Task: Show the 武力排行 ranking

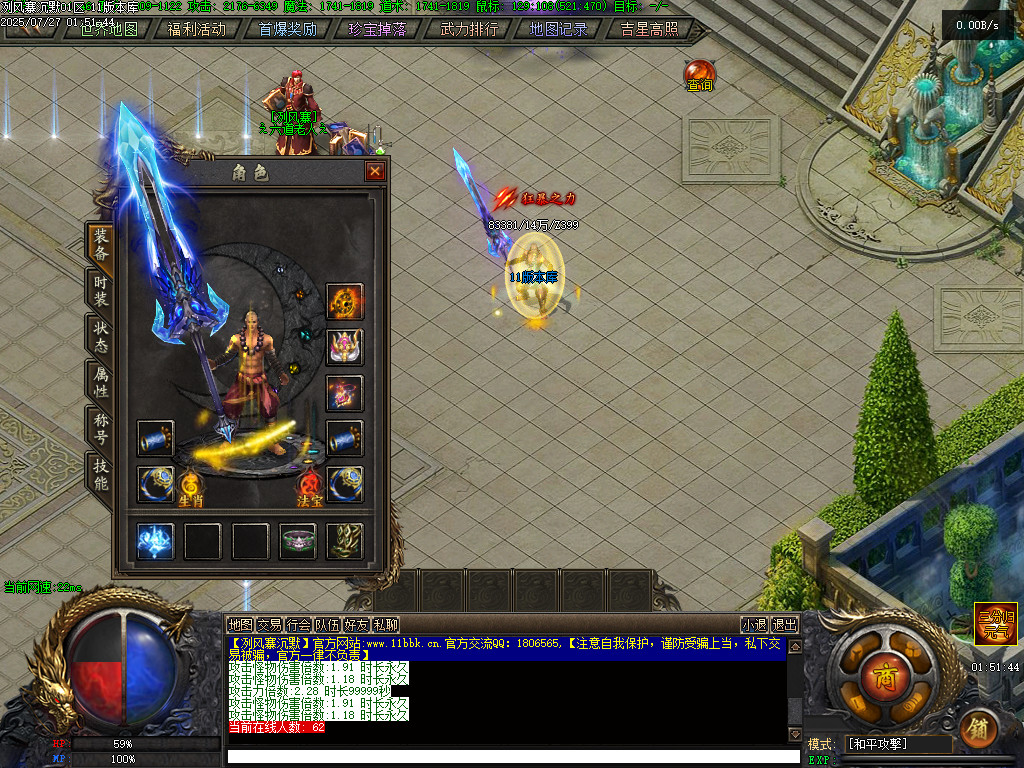Action: 469,29
